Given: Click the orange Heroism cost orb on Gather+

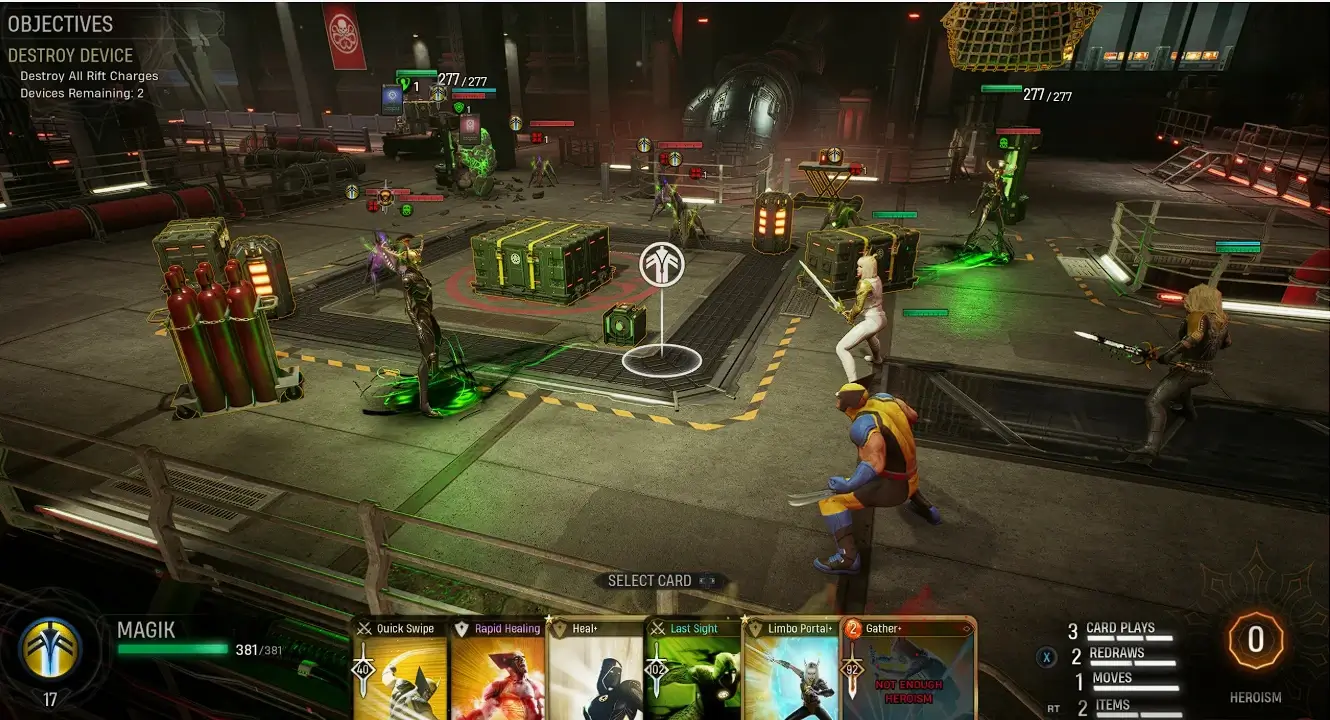Looking at the screenshot, I should coord(853,629).
